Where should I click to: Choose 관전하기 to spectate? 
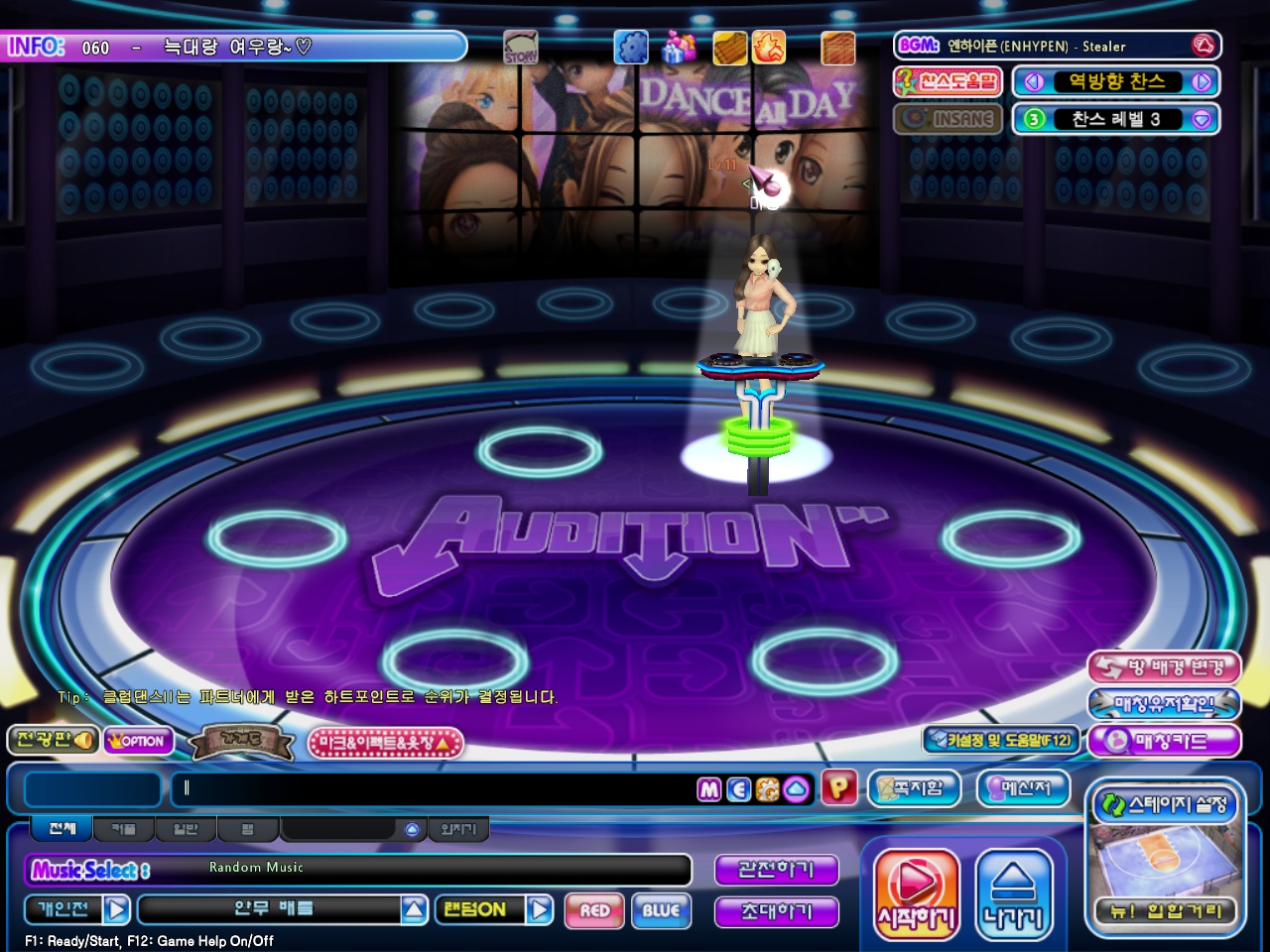coord(776,870)
